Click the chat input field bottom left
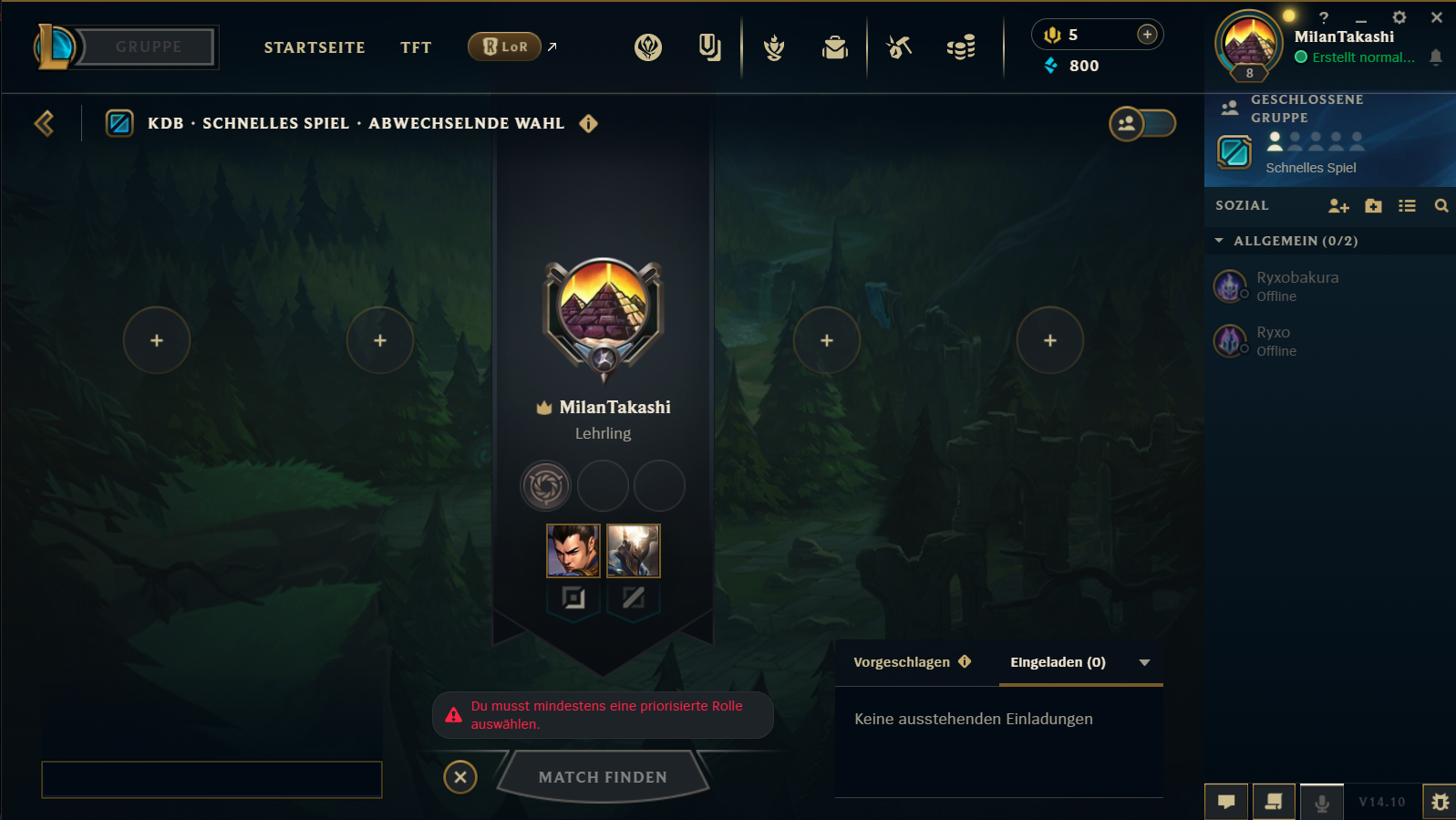The height and width of the screenshot is (820, 1456). (x=212, y=780)
